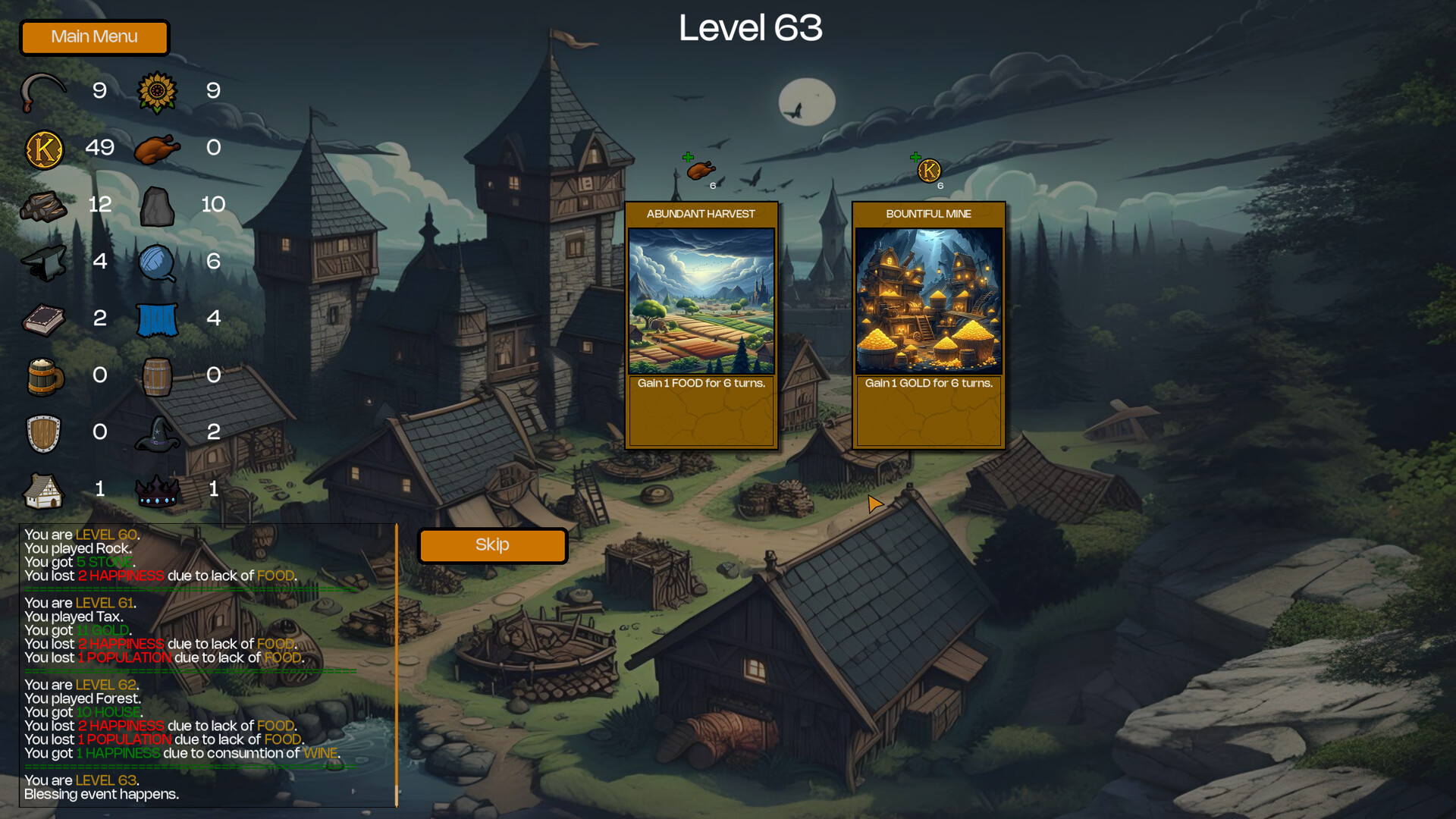
Task: Click the wood resource icon
Action: (x=43, y=206)
